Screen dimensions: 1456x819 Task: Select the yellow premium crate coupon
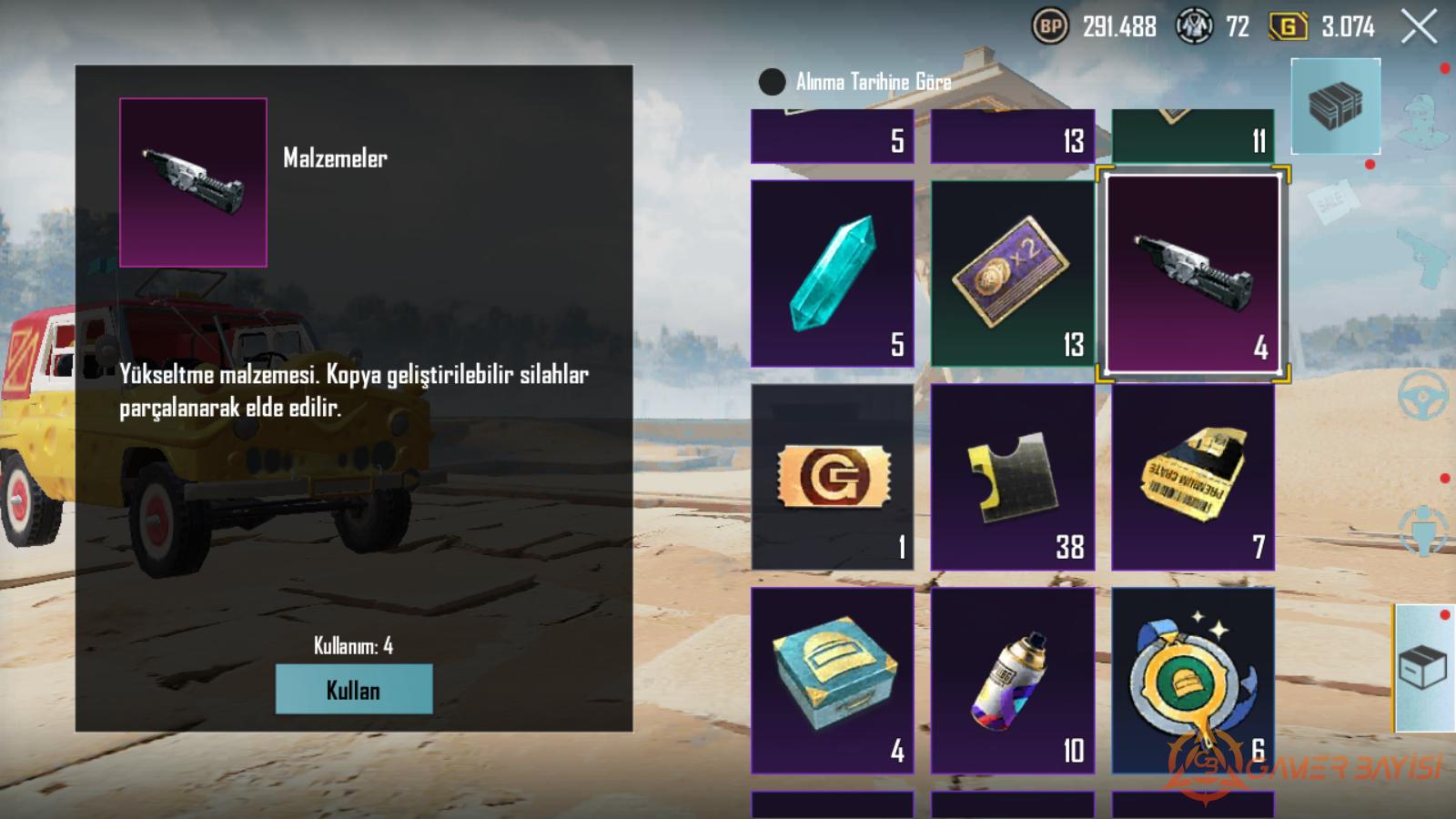[x=1192, y=477]
